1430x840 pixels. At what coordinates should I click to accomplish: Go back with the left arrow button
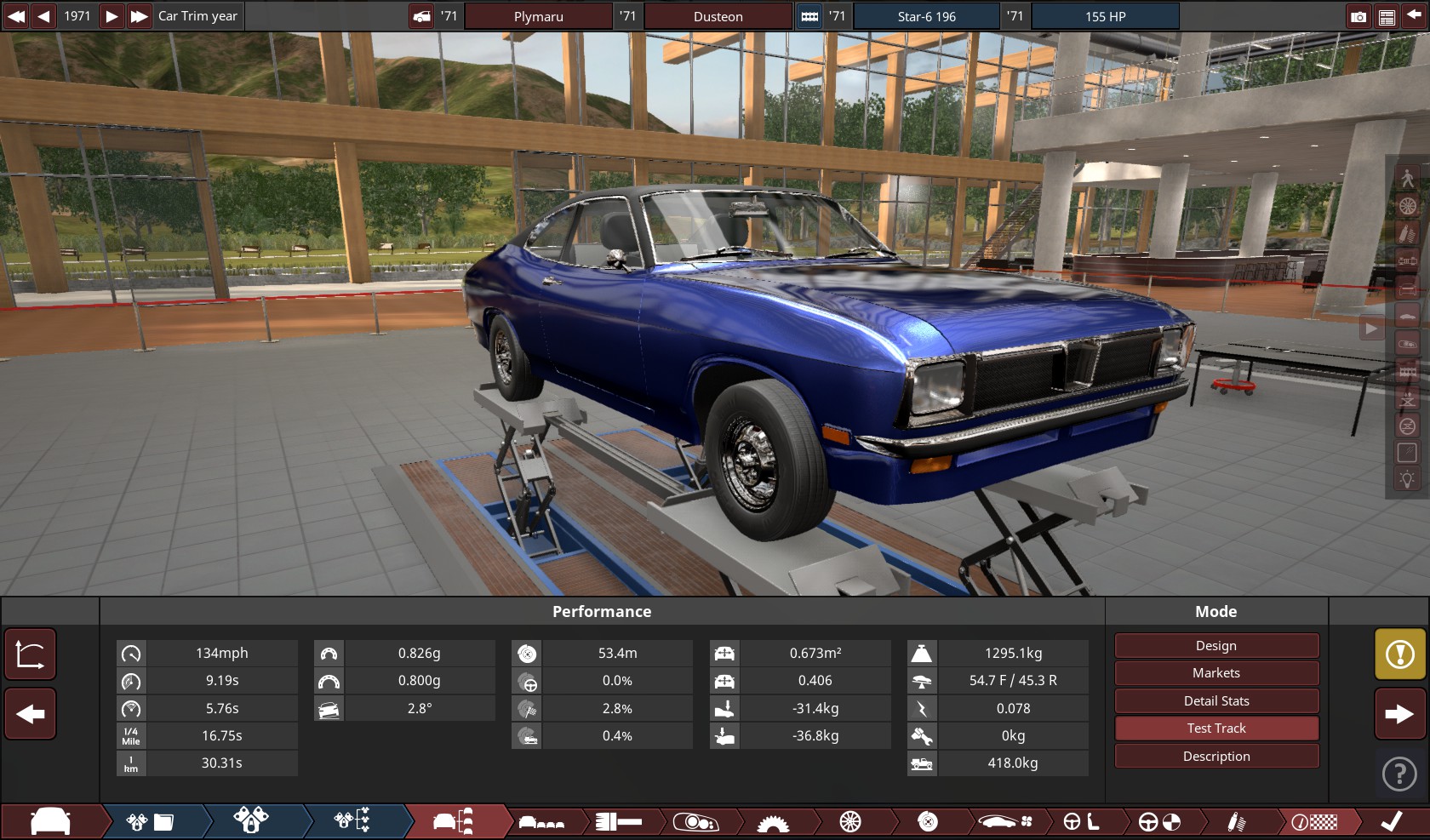(x=31, y=714)
